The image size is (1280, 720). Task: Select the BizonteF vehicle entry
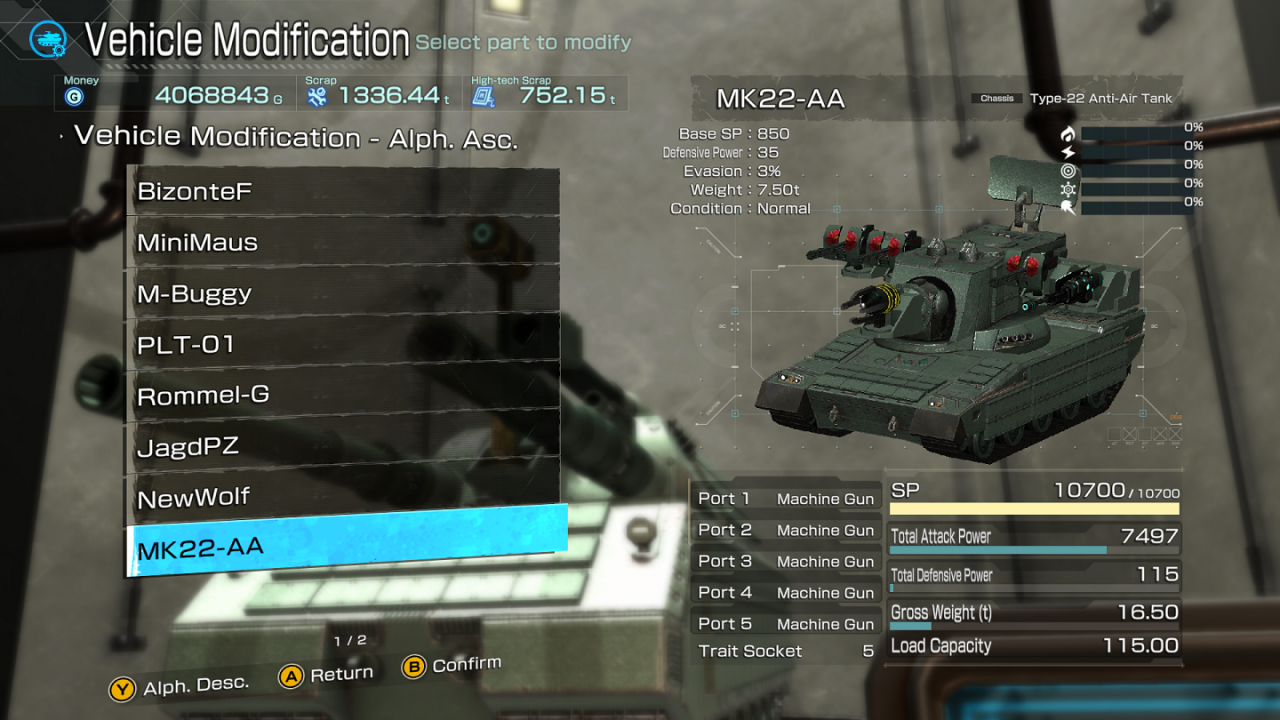click(x=343, y=191)
